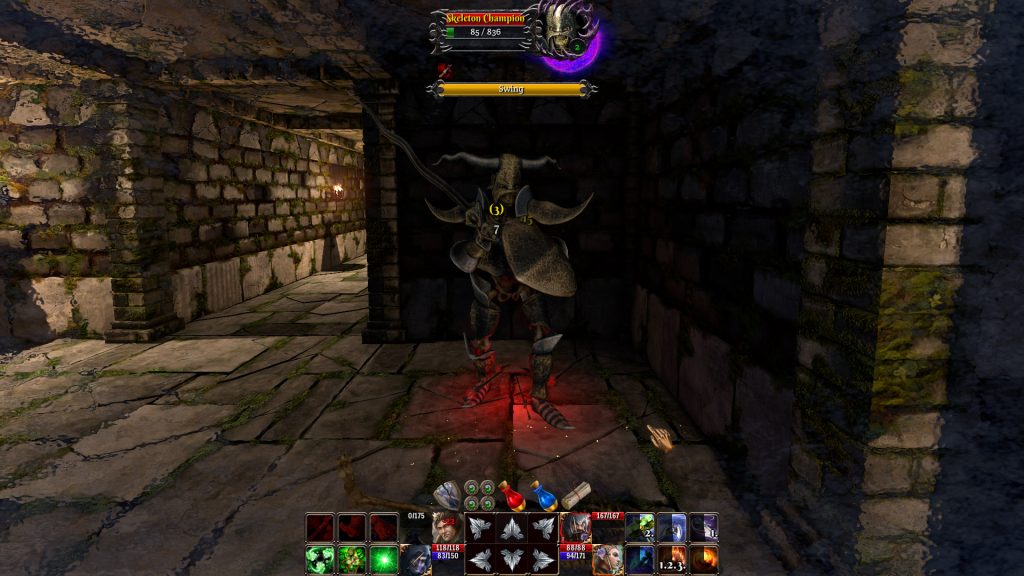Use the green-and-blue ability marked 2.

point(640,527)
